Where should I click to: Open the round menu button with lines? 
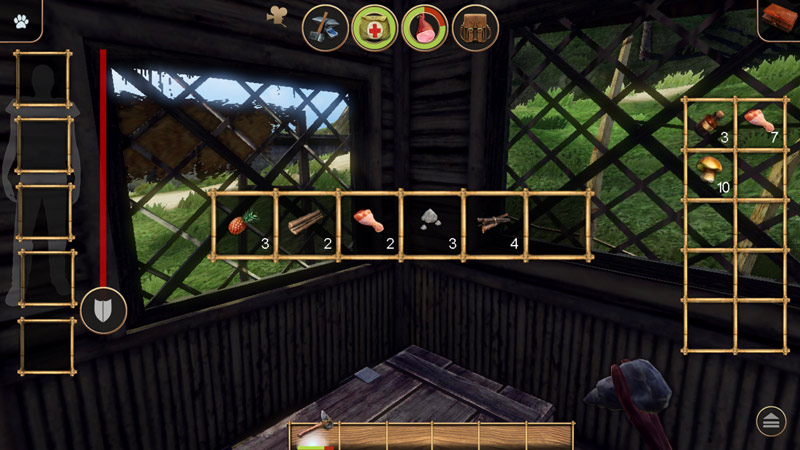771,421
